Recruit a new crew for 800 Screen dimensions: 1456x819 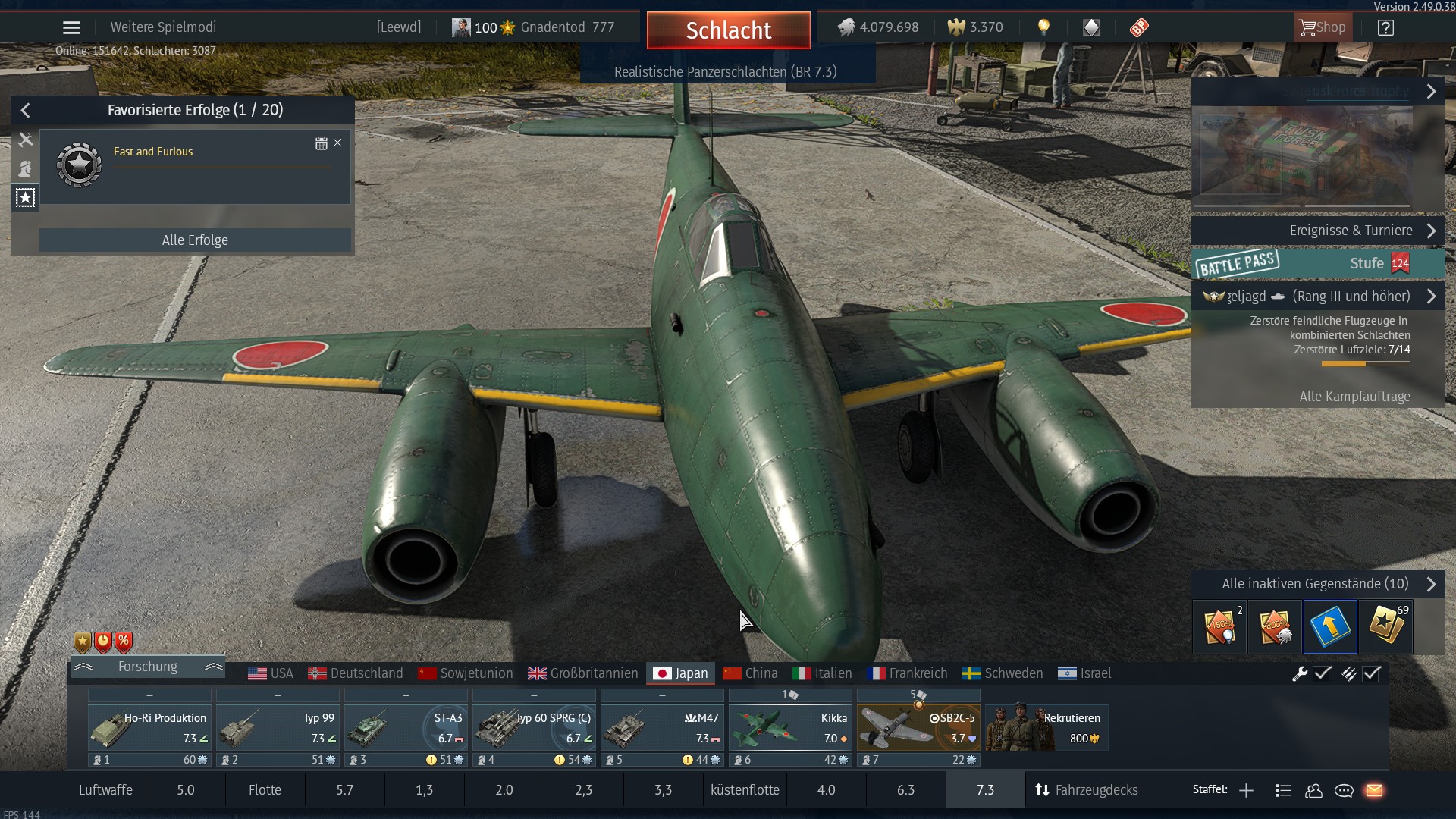[1046, 728]
